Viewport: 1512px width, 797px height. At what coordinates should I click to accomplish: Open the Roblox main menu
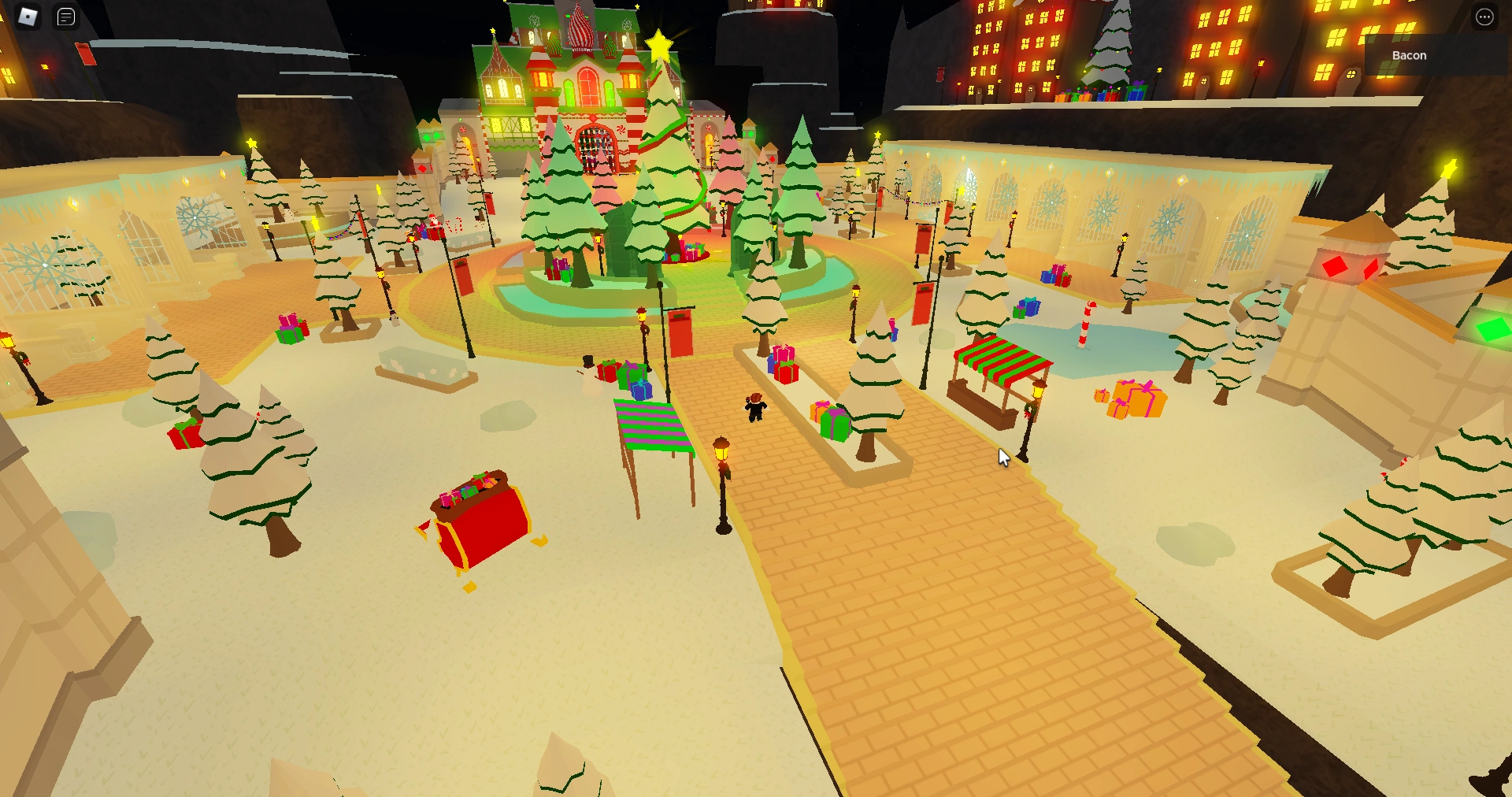[x=29, y=17]
